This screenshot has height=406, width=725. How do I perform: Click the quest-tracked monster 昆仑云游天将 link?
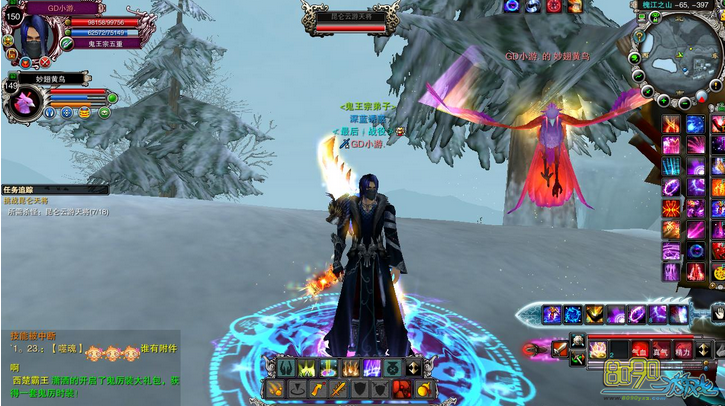(62, 211)
